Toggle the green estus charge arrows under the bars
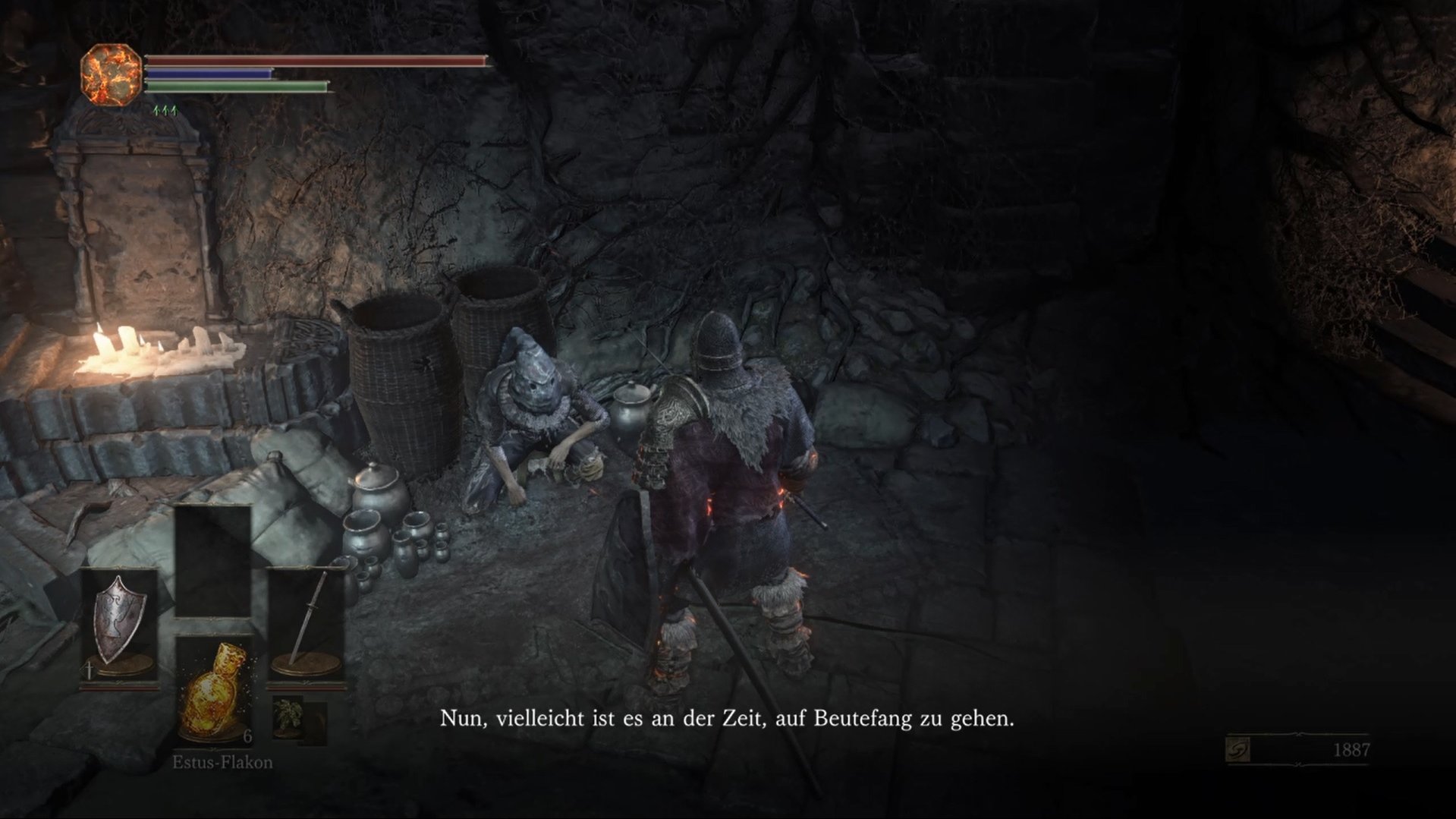The image size is (1456, 819). [x=164, y=110]
